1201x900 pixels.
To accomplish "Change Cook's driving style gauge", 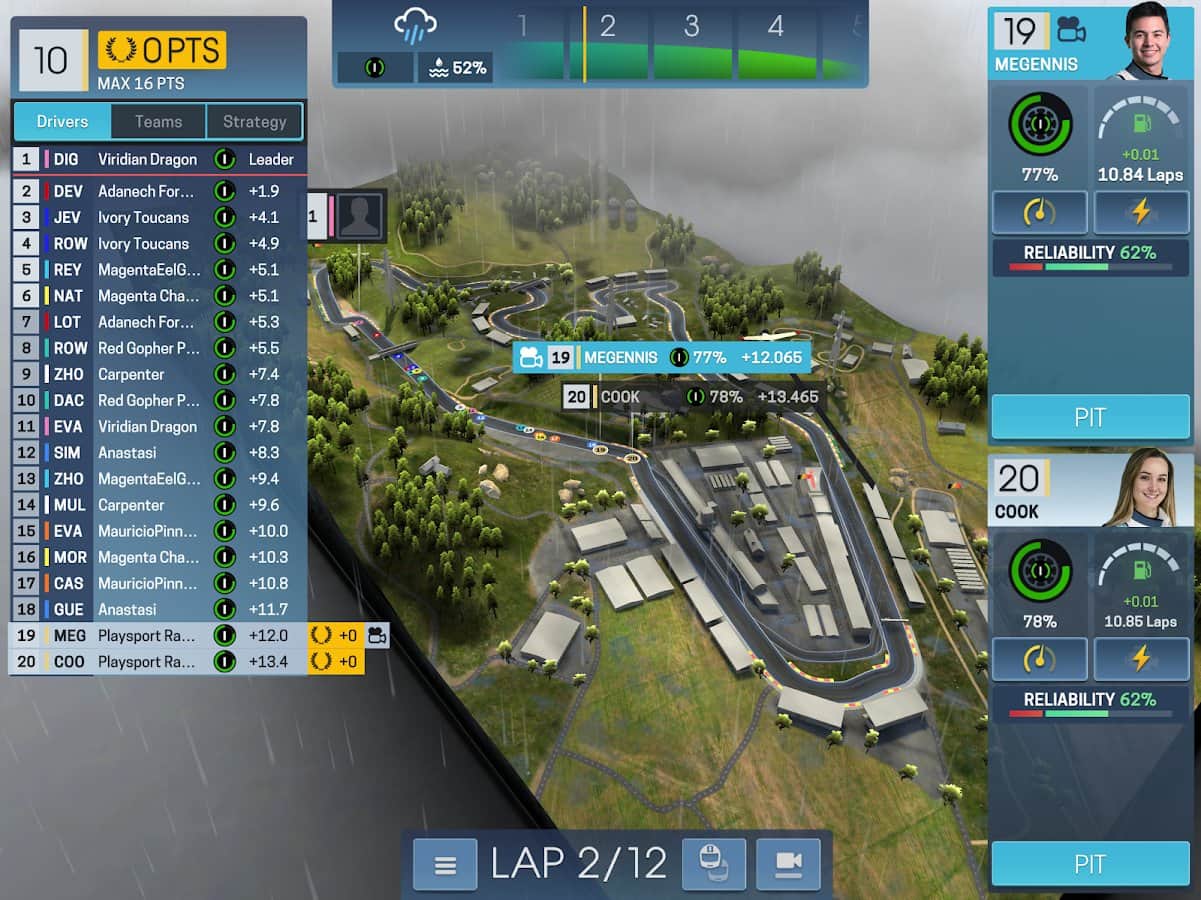I will coord(1039,659).
